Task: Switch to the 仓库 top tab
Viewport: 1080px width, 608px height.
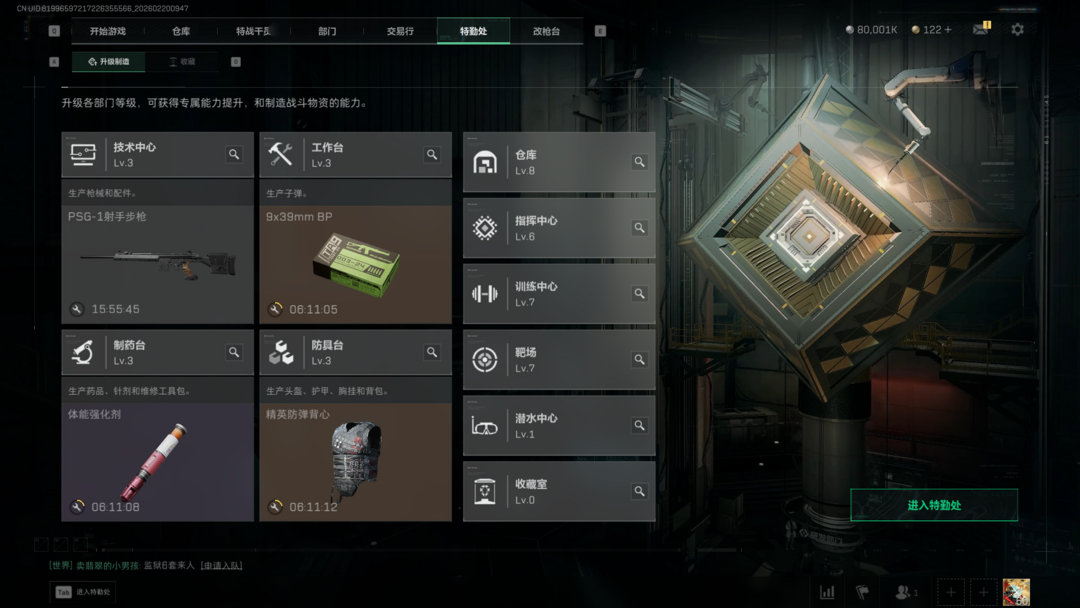Action: pos(181,31)
